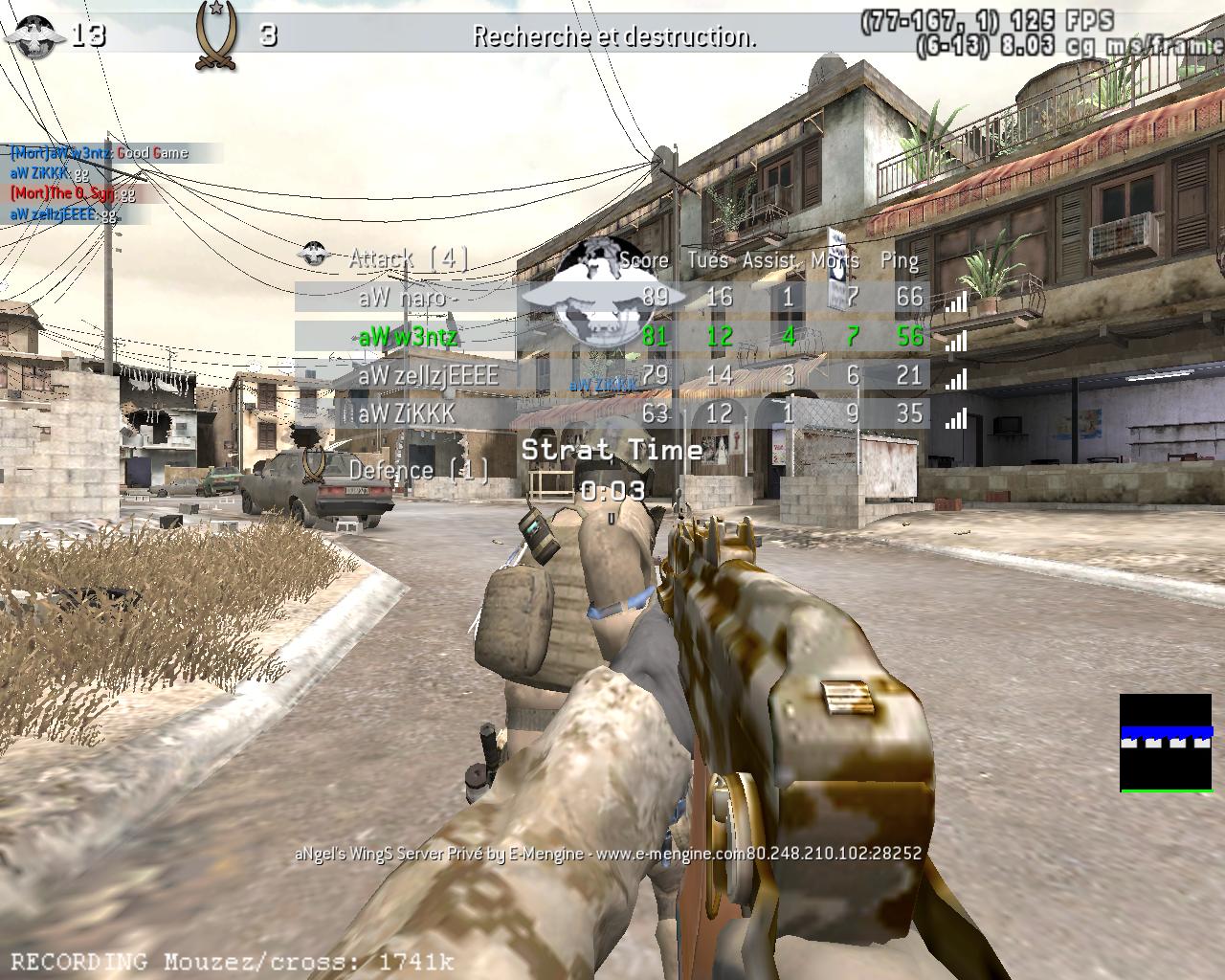This screenshot has width=1225, height=980.
Task: Click the eagle team emblem in top bar
Action: point(34,34)
